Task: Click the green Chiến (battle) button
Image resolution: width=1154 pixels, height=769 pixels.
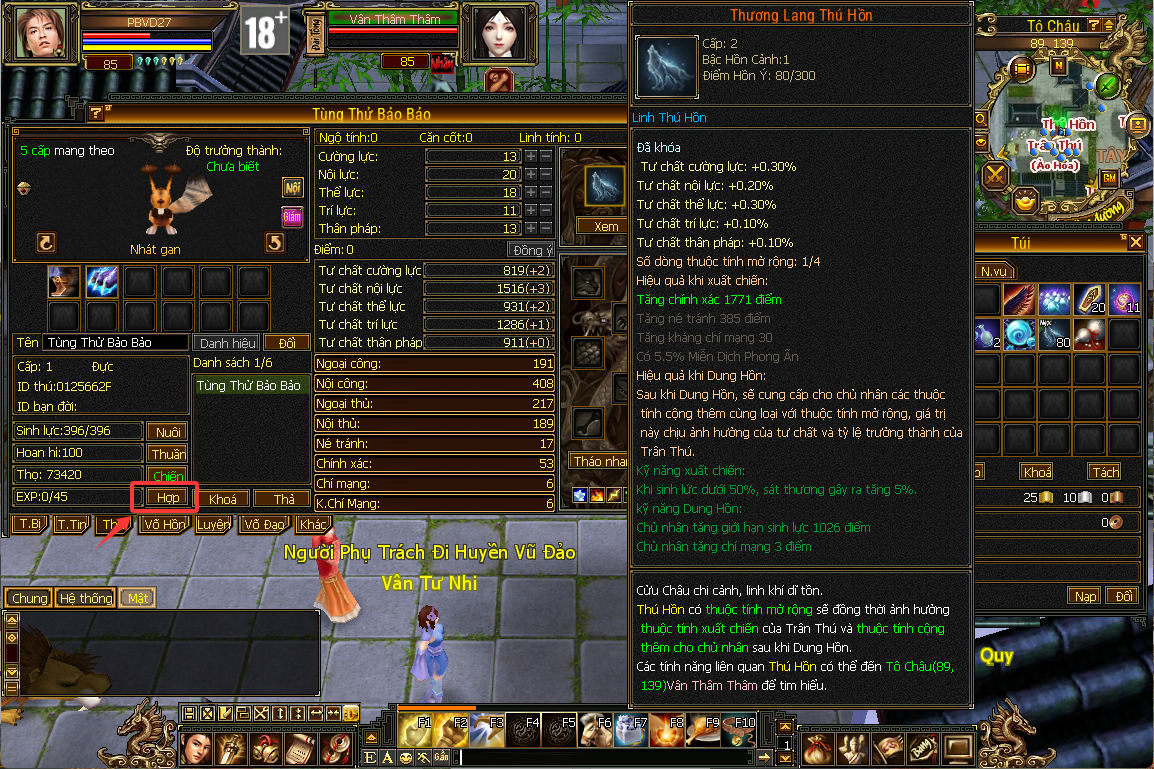Action: (167, 476)
